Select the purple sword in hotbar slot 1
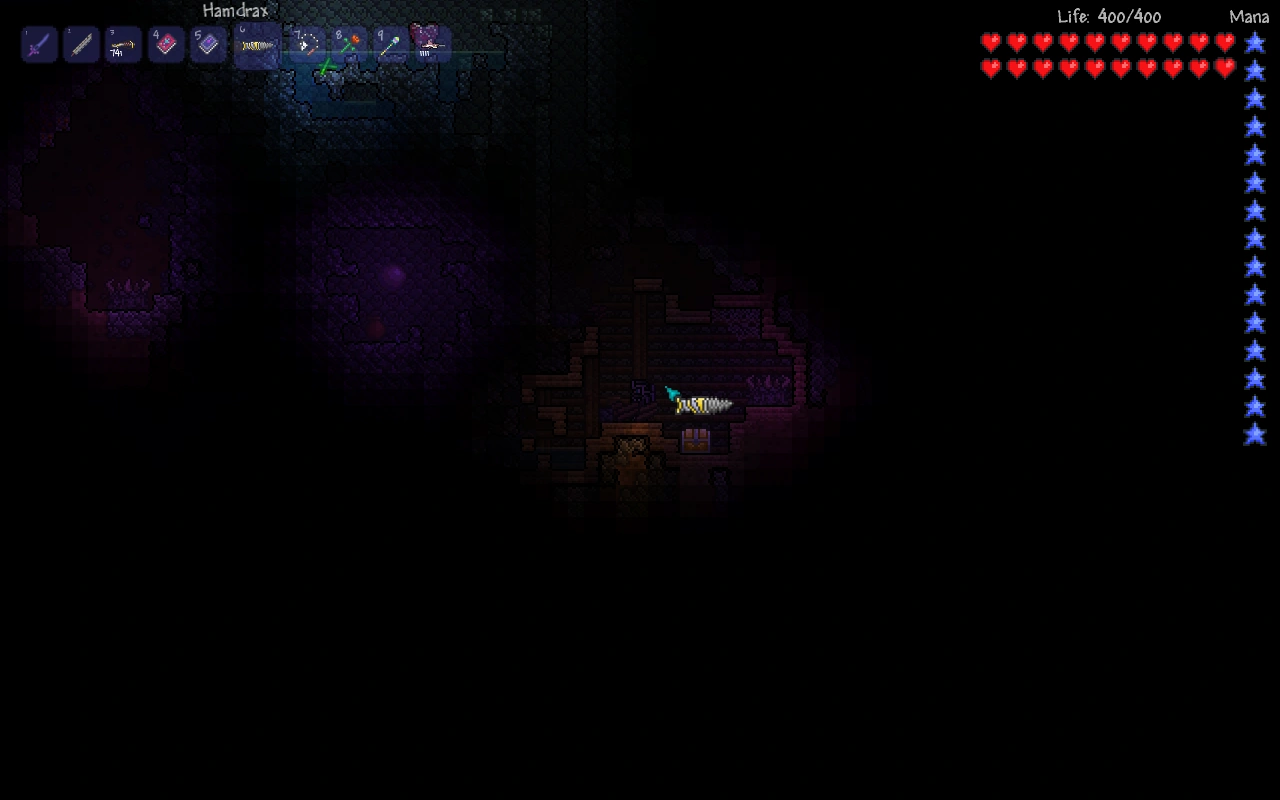This screenshot has height=800, width=1280. pos(39,44)
